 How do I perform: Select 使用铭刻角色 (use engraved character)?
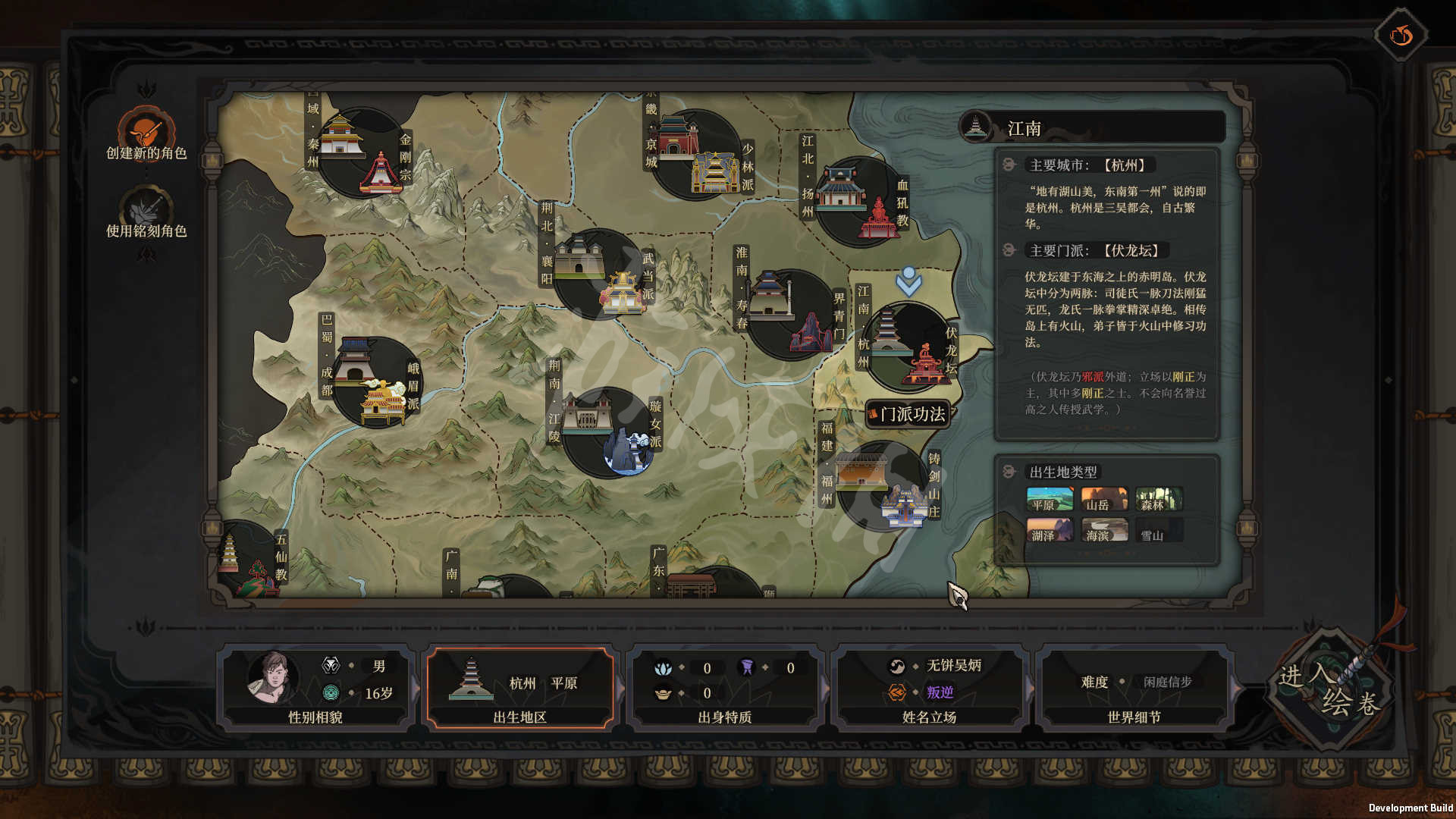click(x=146, y=211)
